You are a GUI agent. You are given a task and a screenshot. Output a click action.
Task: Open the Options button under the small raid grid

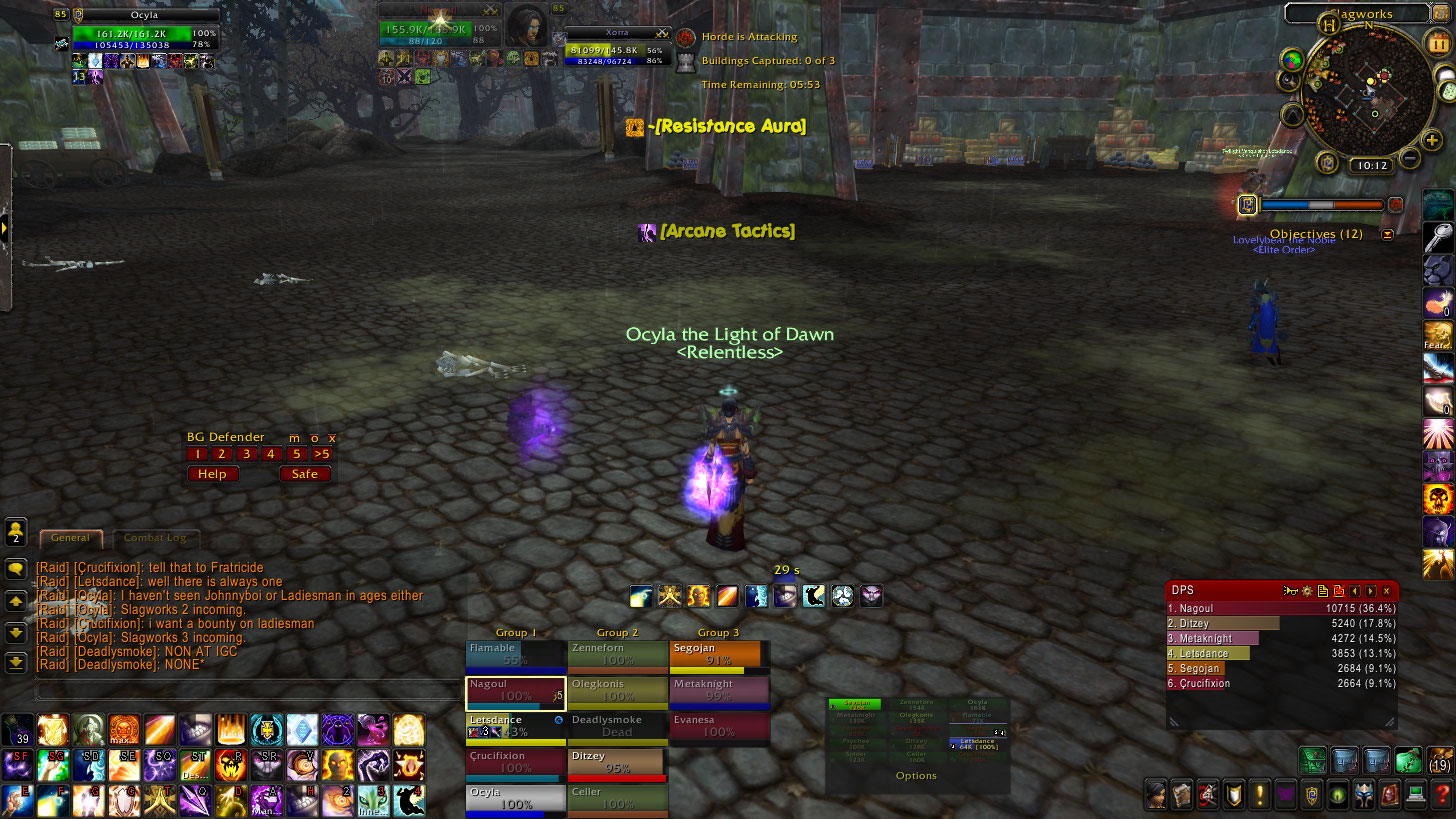tap(916, 776)
